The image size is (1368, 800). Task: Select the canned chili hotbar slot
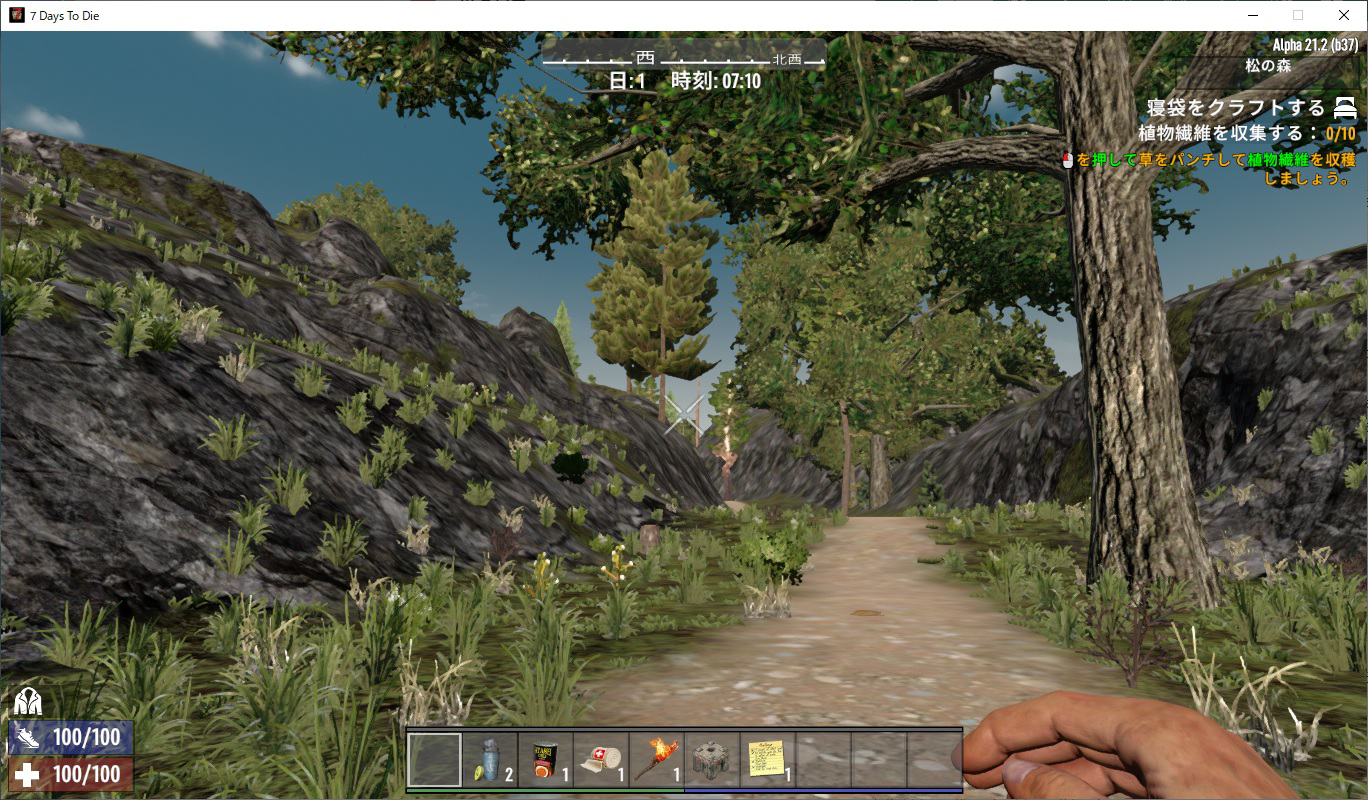click(546, 760)
